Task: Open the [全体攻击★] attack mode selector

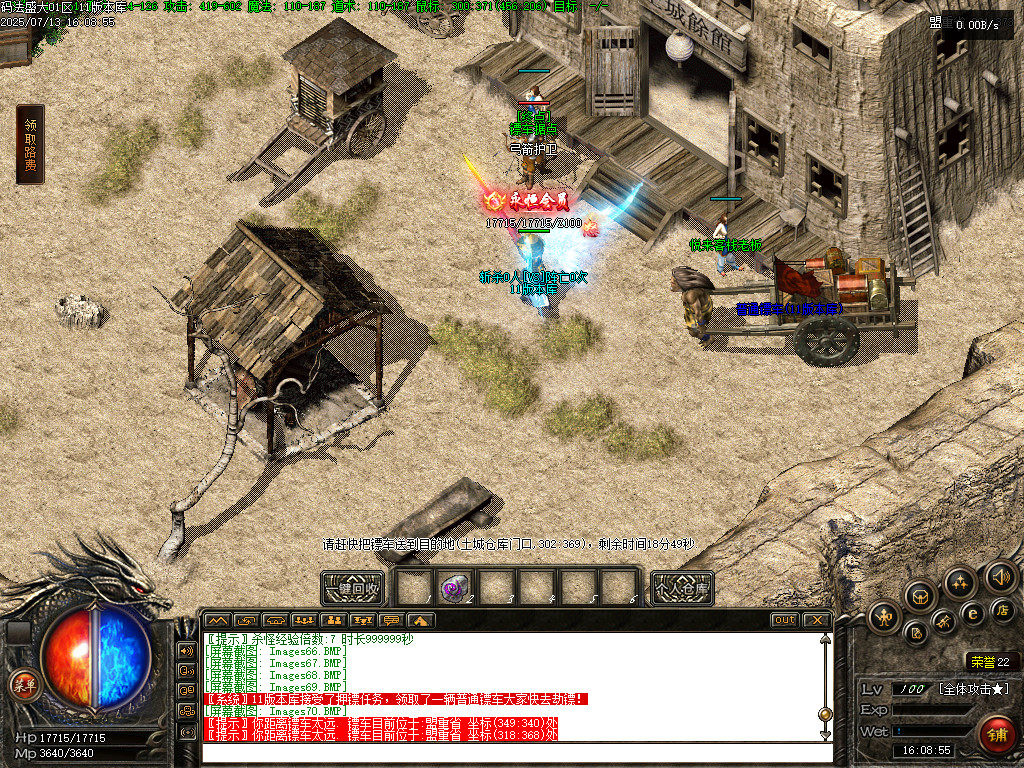Action: click(x=974, y=690)
